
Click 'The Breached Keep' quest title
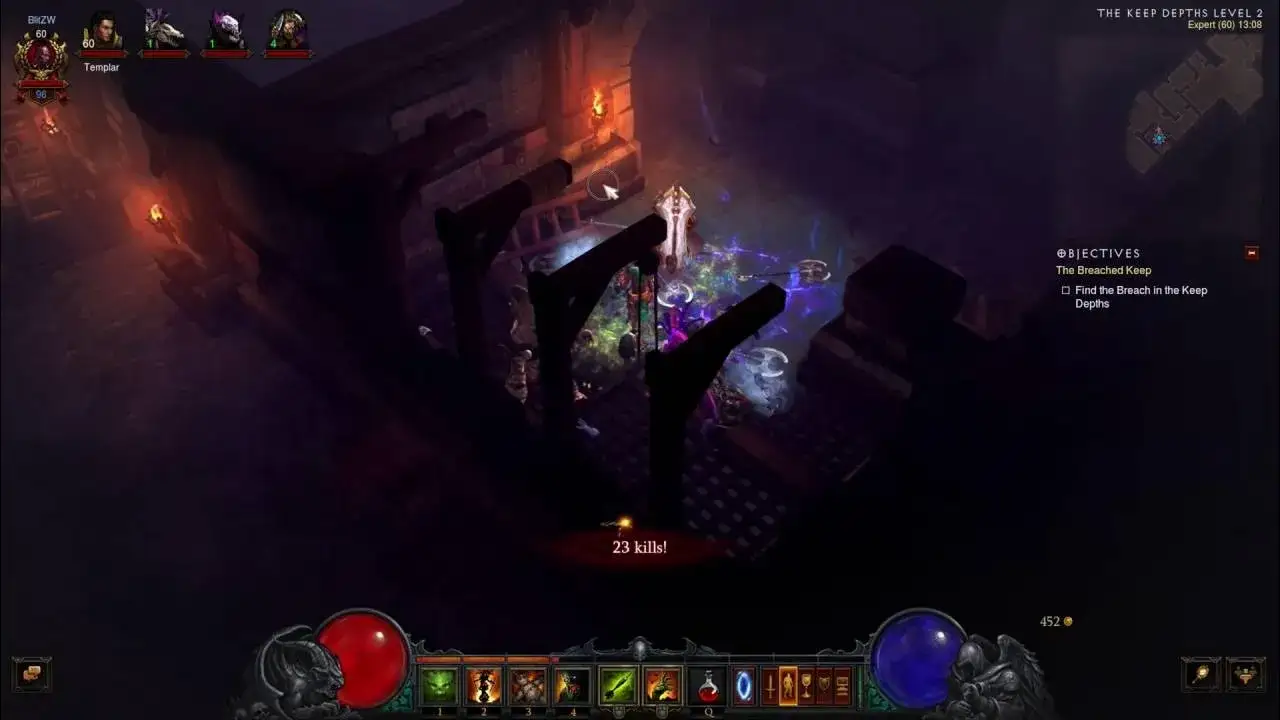click(x=1103, y=270)
